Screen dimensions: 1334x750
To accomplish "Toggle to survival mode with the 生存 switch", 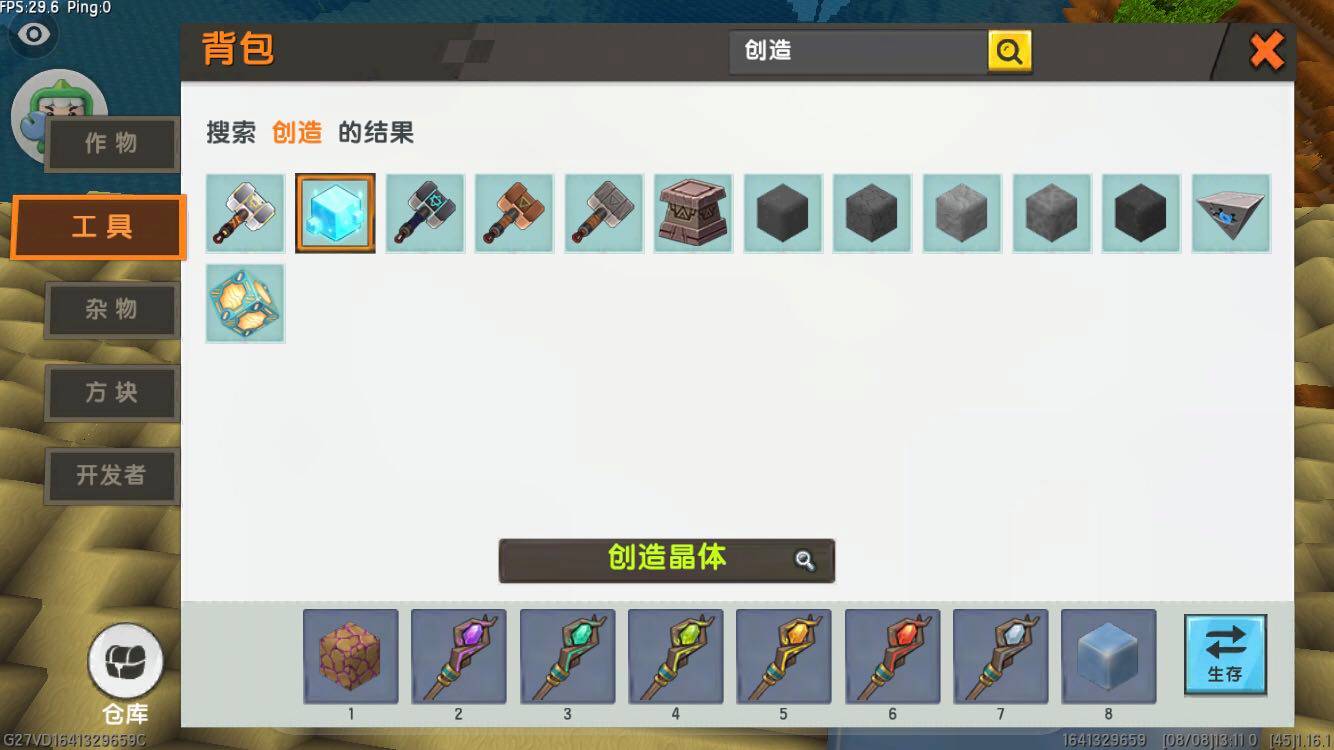I will [1224, 657].
